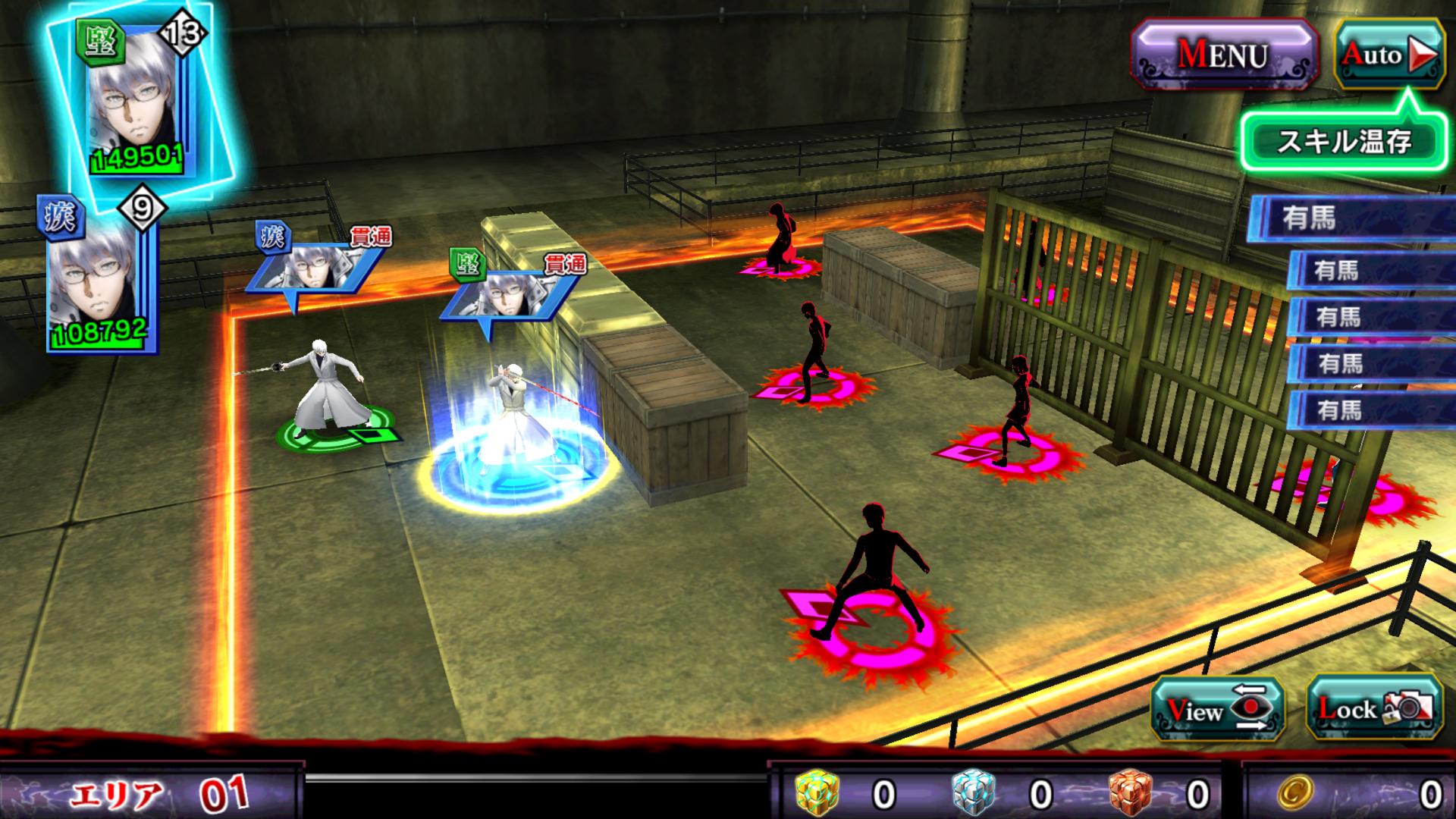Toggle the camera Lock button
The width and height of the screenshot is (1456, 819).
(1374, 709)
